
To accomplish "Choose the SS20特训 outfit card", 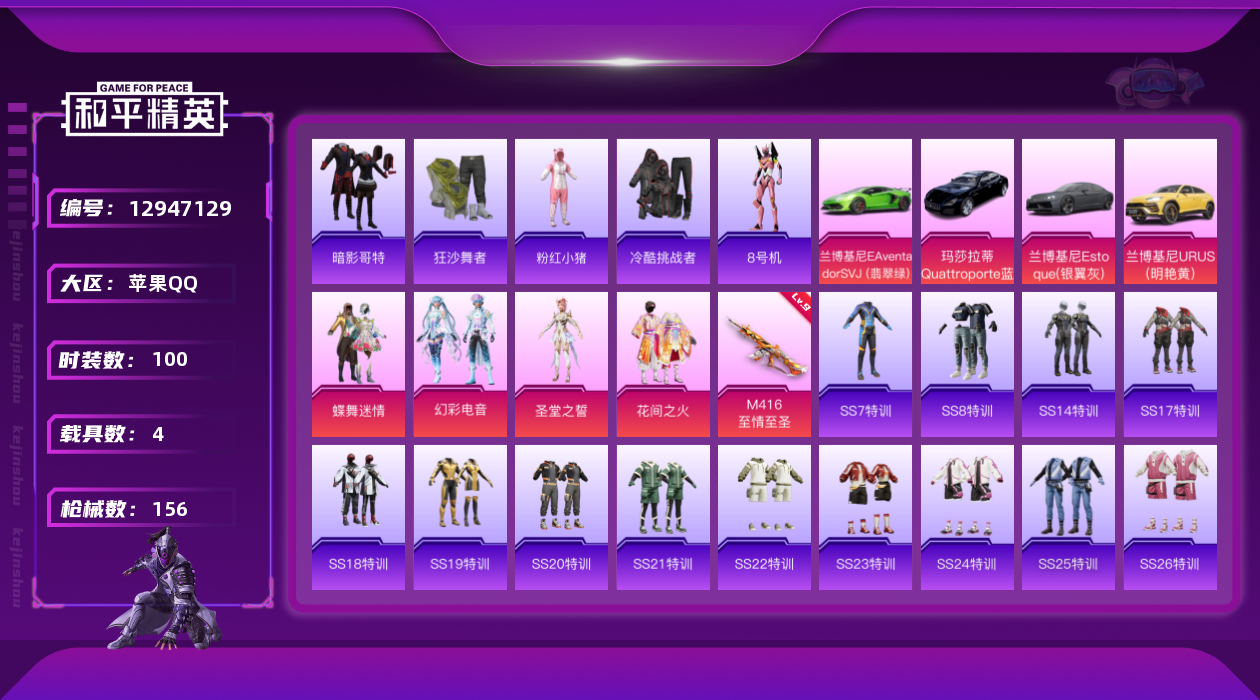I will click(561, 516).
